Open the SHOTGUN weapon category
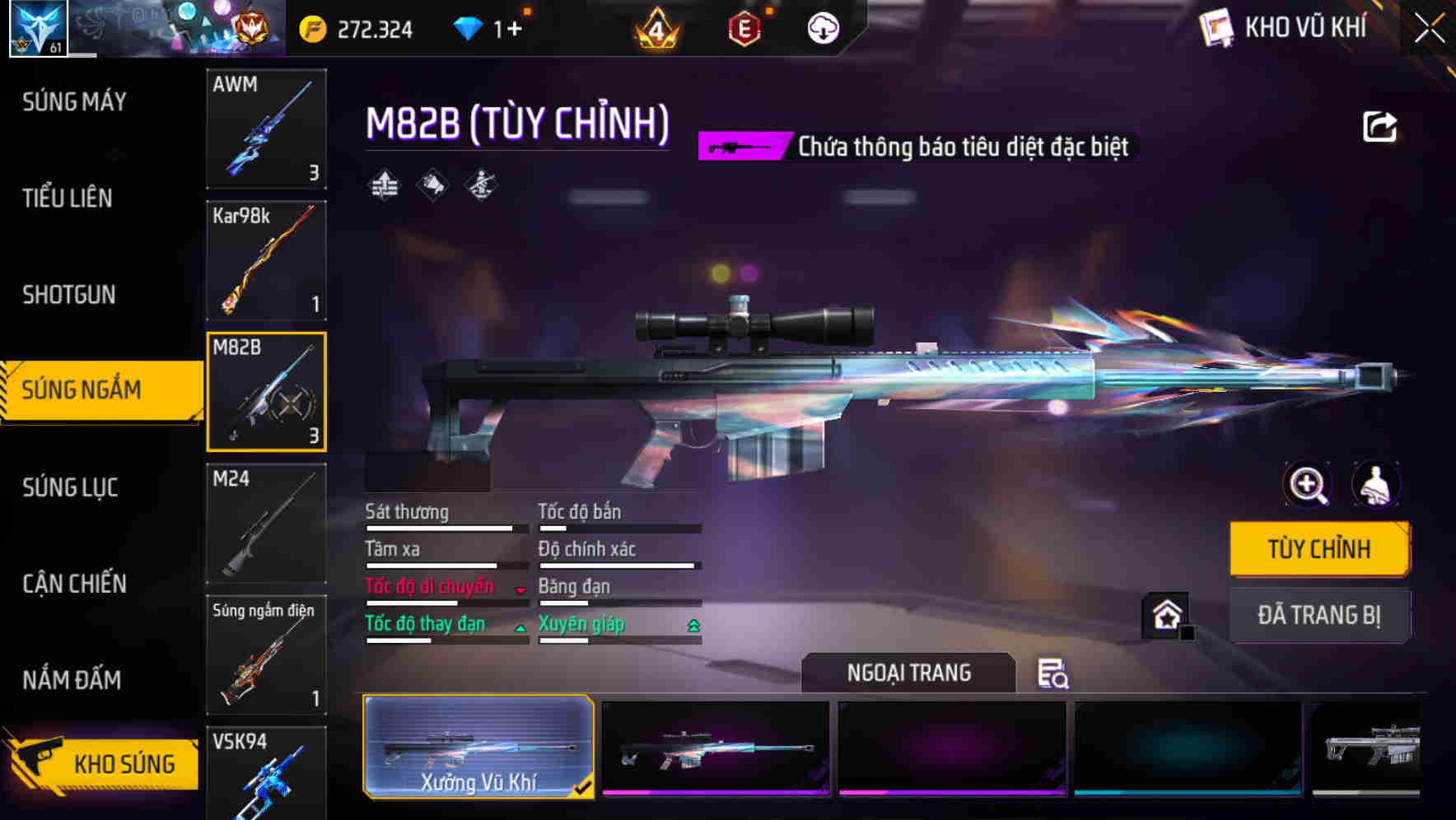Screen dimensions: 1456x820 68,295
